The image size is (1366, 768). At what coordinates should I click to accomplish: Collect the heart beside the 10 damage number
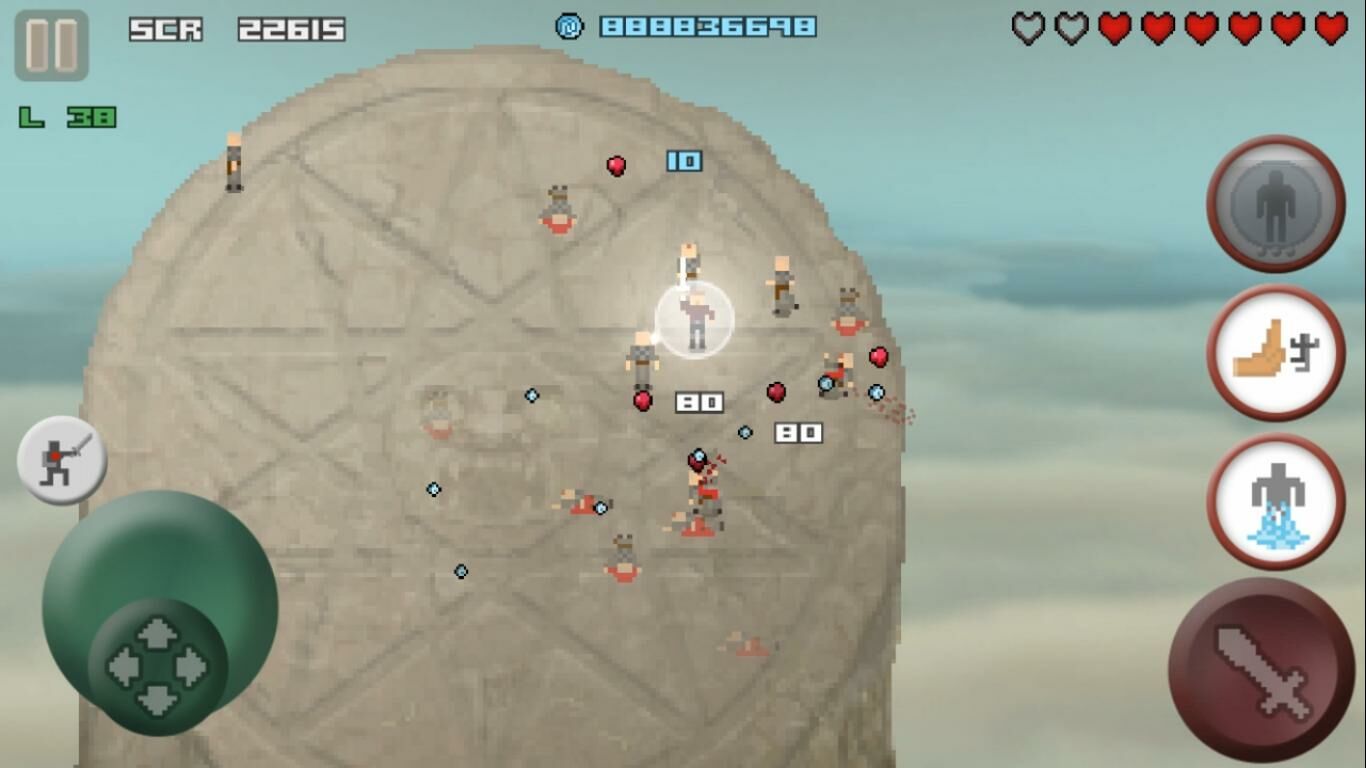tap(615, 165)
